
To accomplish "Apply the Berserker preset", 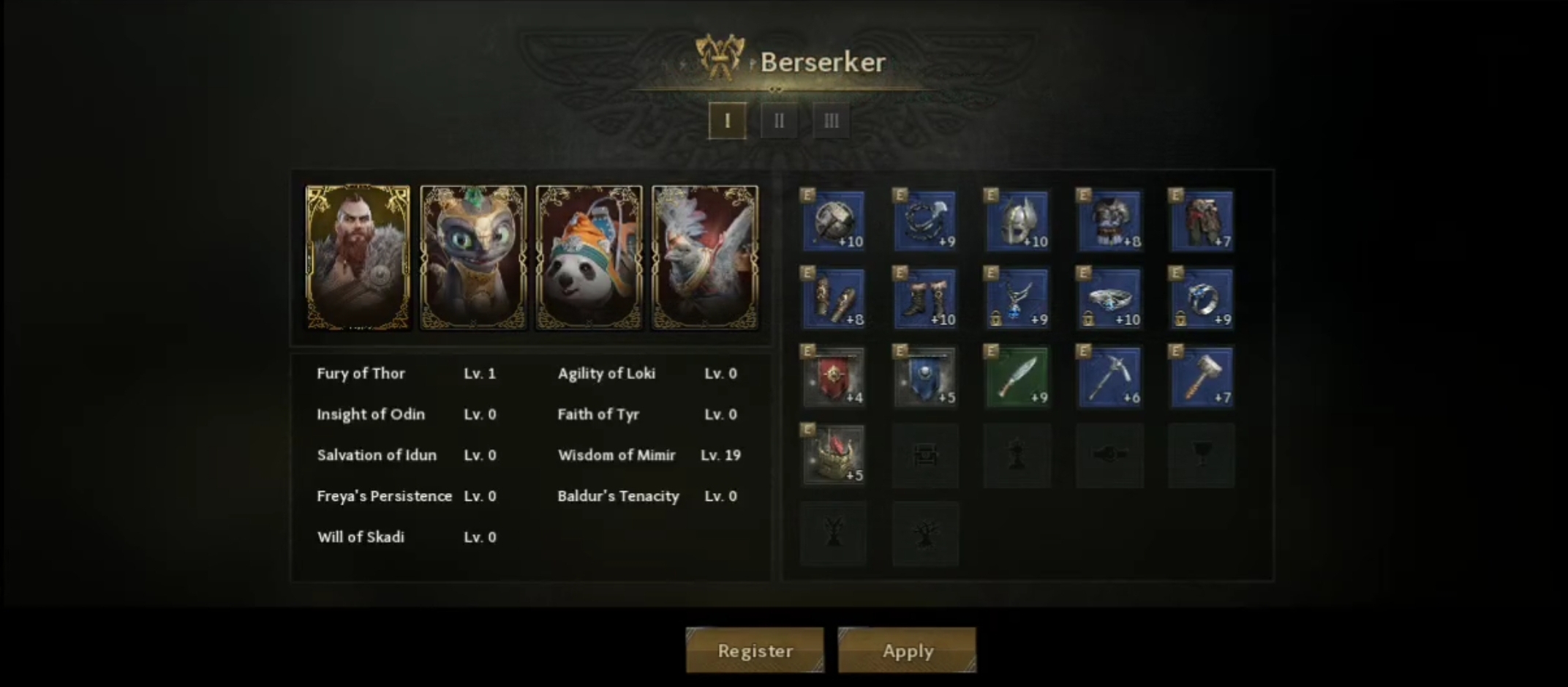I will (x=907, y=650).
